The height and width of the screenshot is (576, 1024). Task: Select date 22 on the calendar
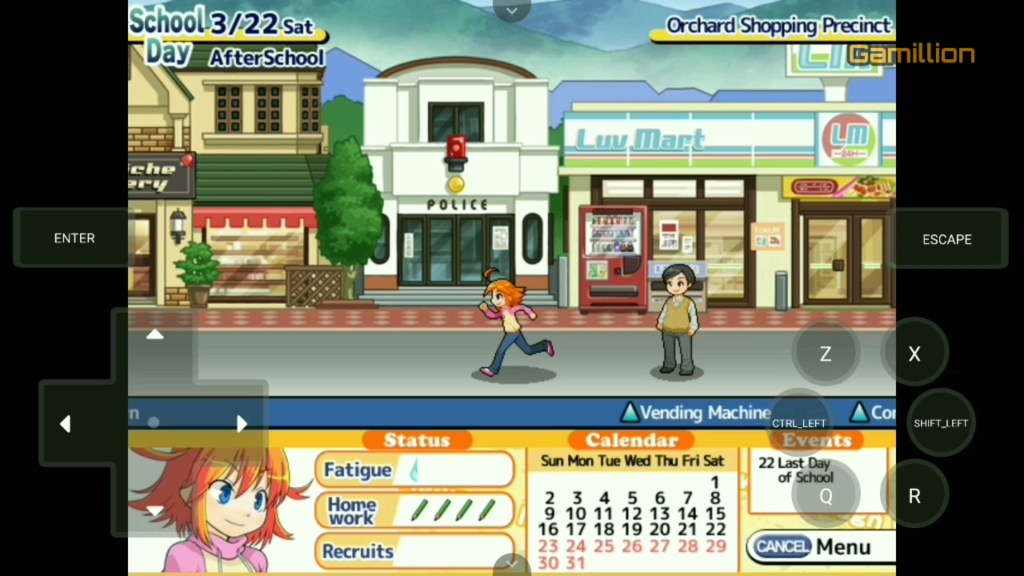click(715, 529)
